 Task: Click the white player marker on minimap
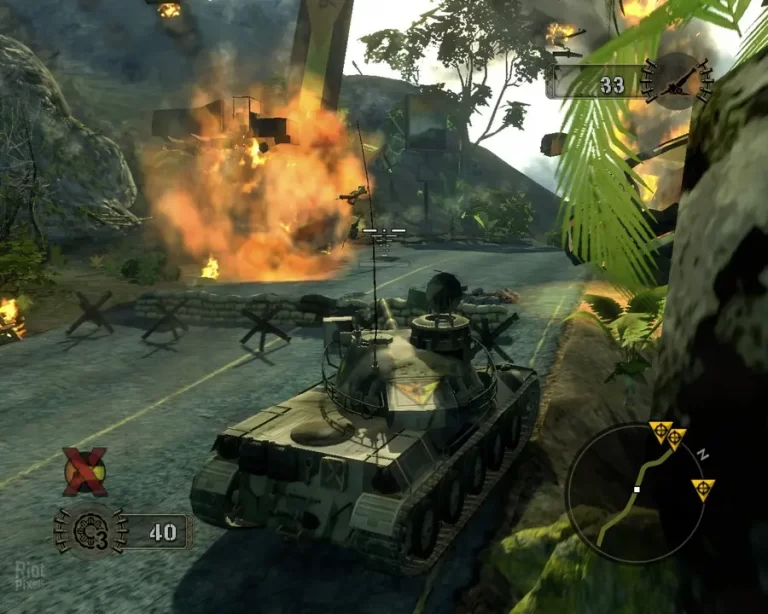(637, 489)
